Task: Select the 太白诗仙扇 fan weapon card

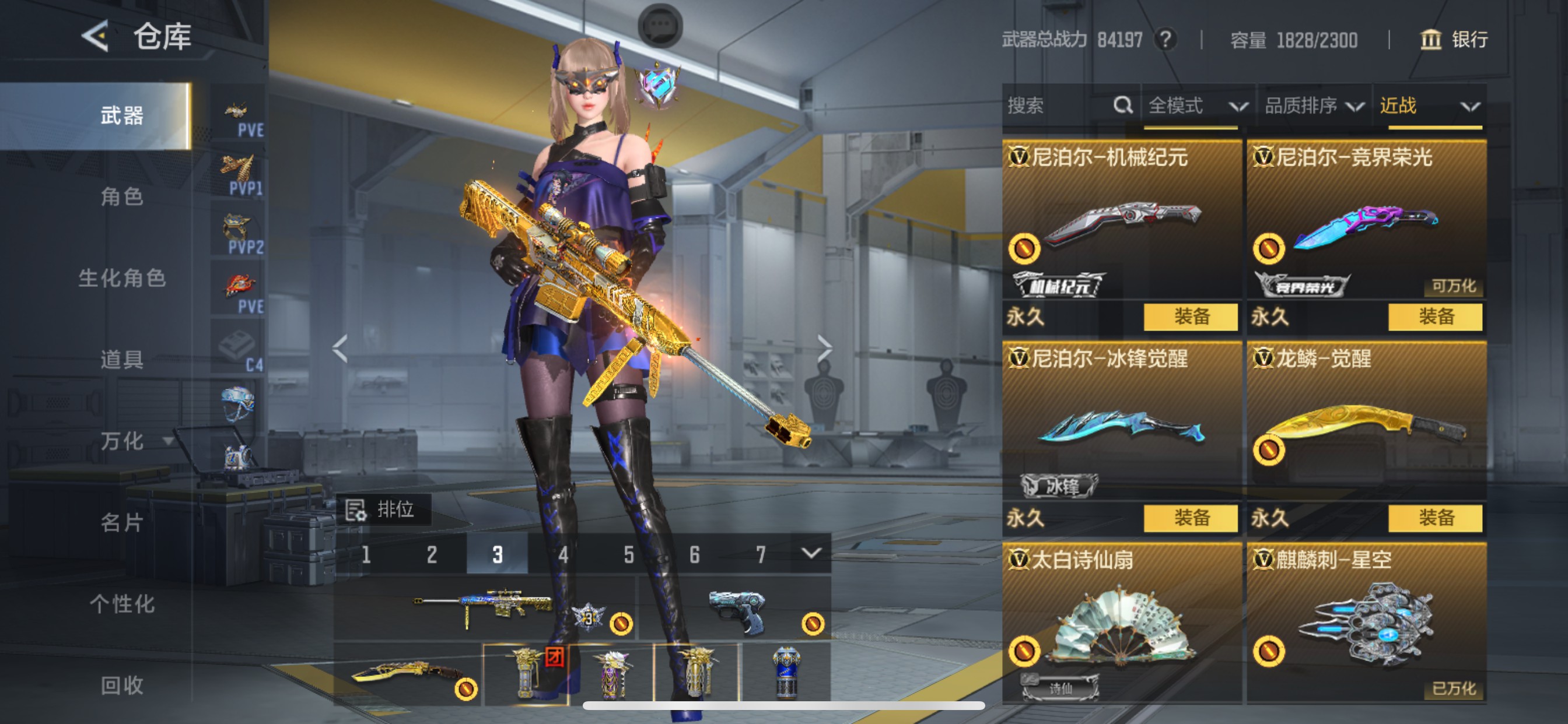Action: (x=1121, y=624)
